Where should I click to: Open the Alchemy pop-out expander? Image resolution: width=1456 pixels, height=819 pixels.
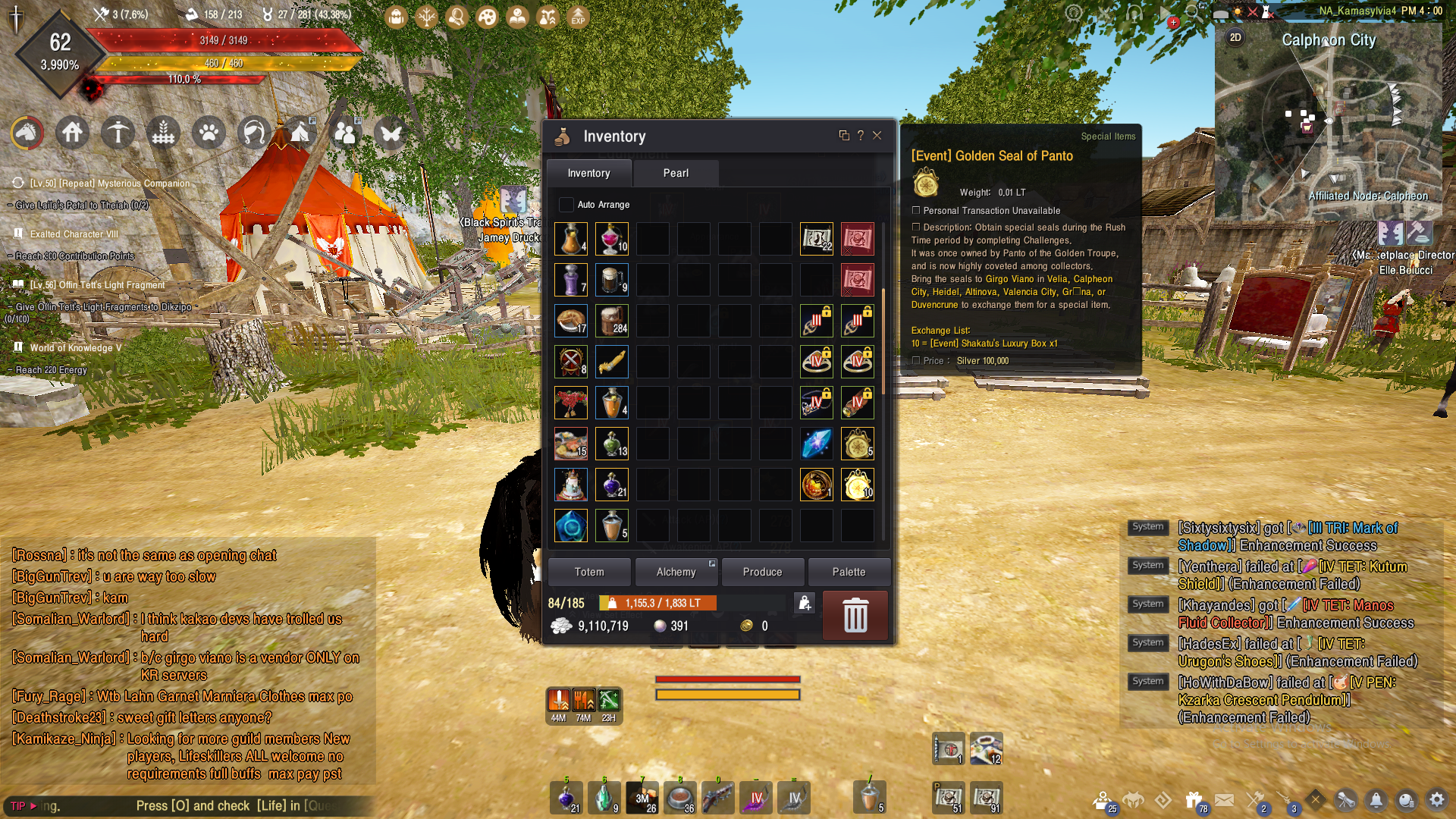pos(711,563)
